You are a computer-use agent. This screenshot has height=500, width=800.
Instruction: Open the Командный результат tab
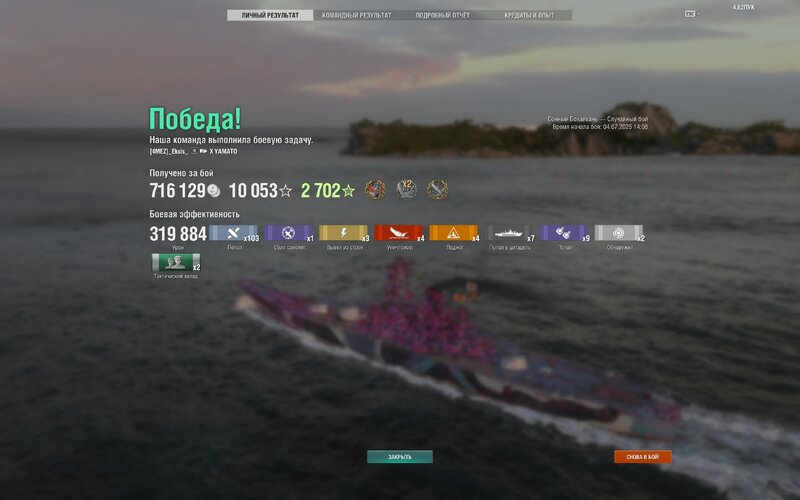(x=355, y=16)
